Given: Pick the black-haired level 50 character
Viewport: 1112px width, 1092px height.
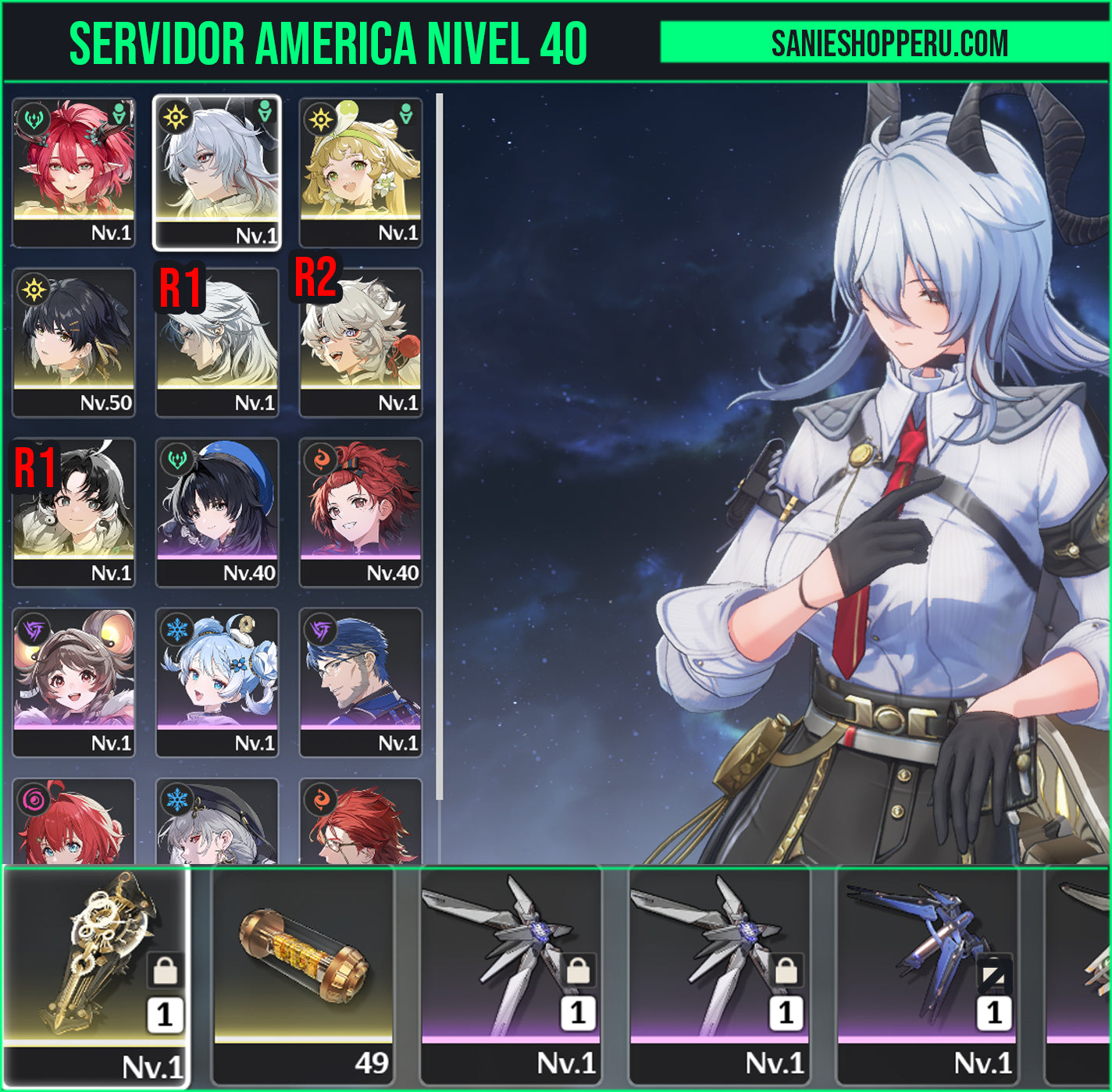Looking at the screenshot, I should 73,342.
